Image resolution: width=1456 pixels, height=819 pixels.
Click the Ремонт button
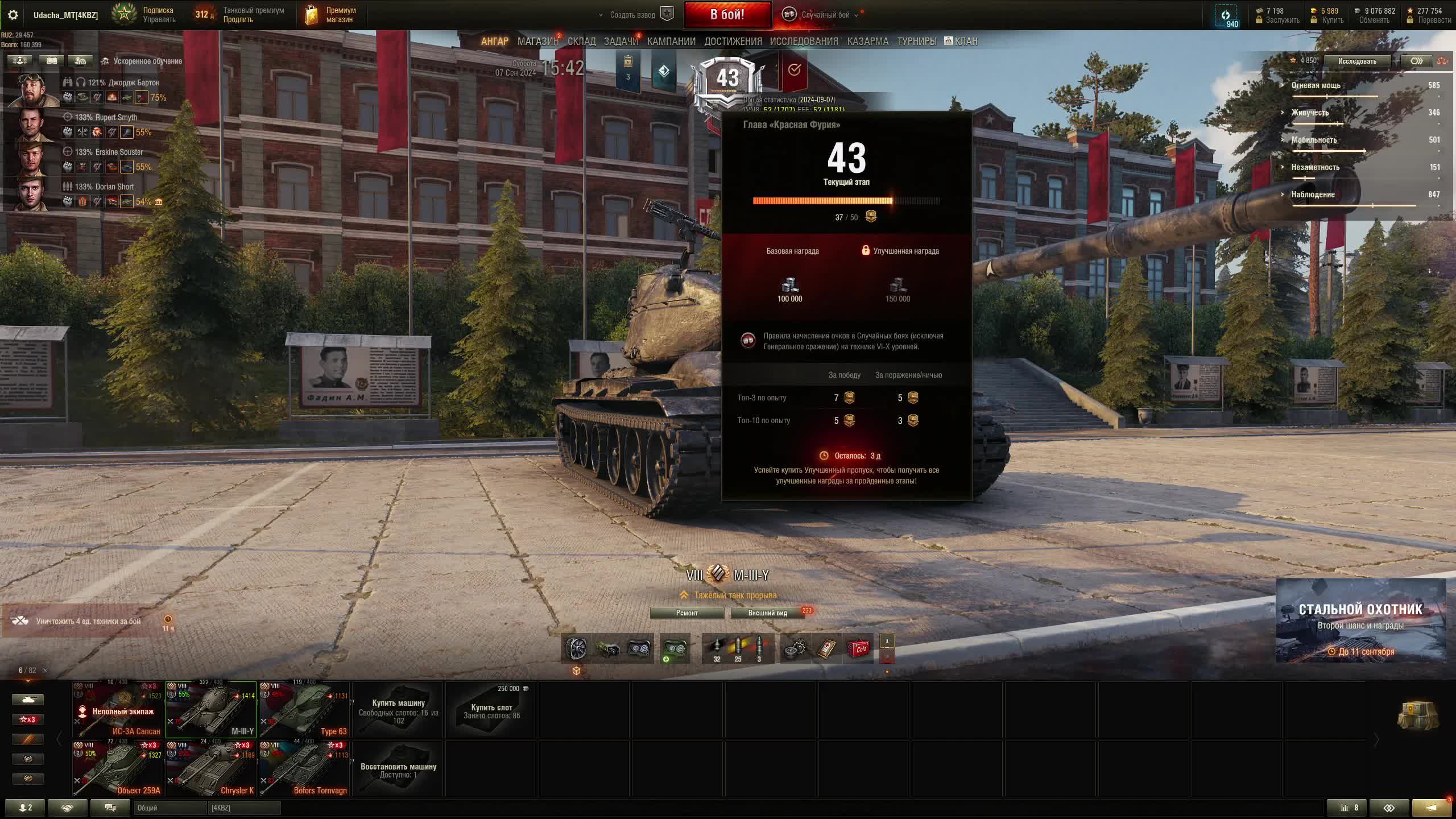click(x=686, y=613)
